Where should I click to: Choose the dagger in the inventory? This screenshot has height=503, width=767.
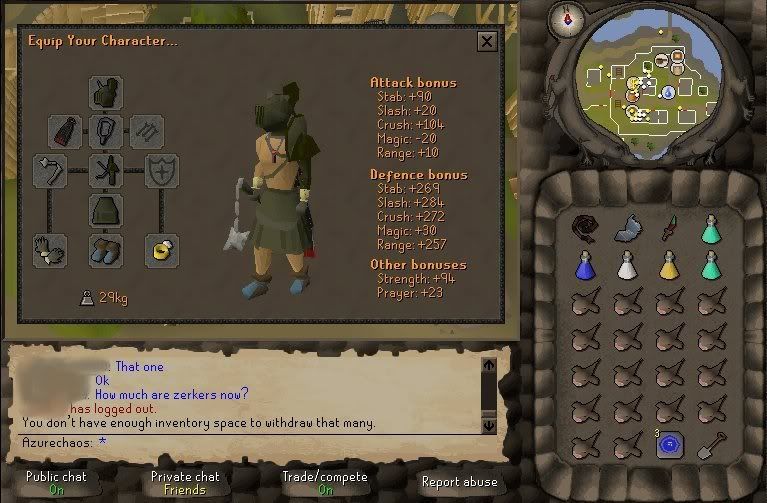pyautogui.click(x=669, y=229)
